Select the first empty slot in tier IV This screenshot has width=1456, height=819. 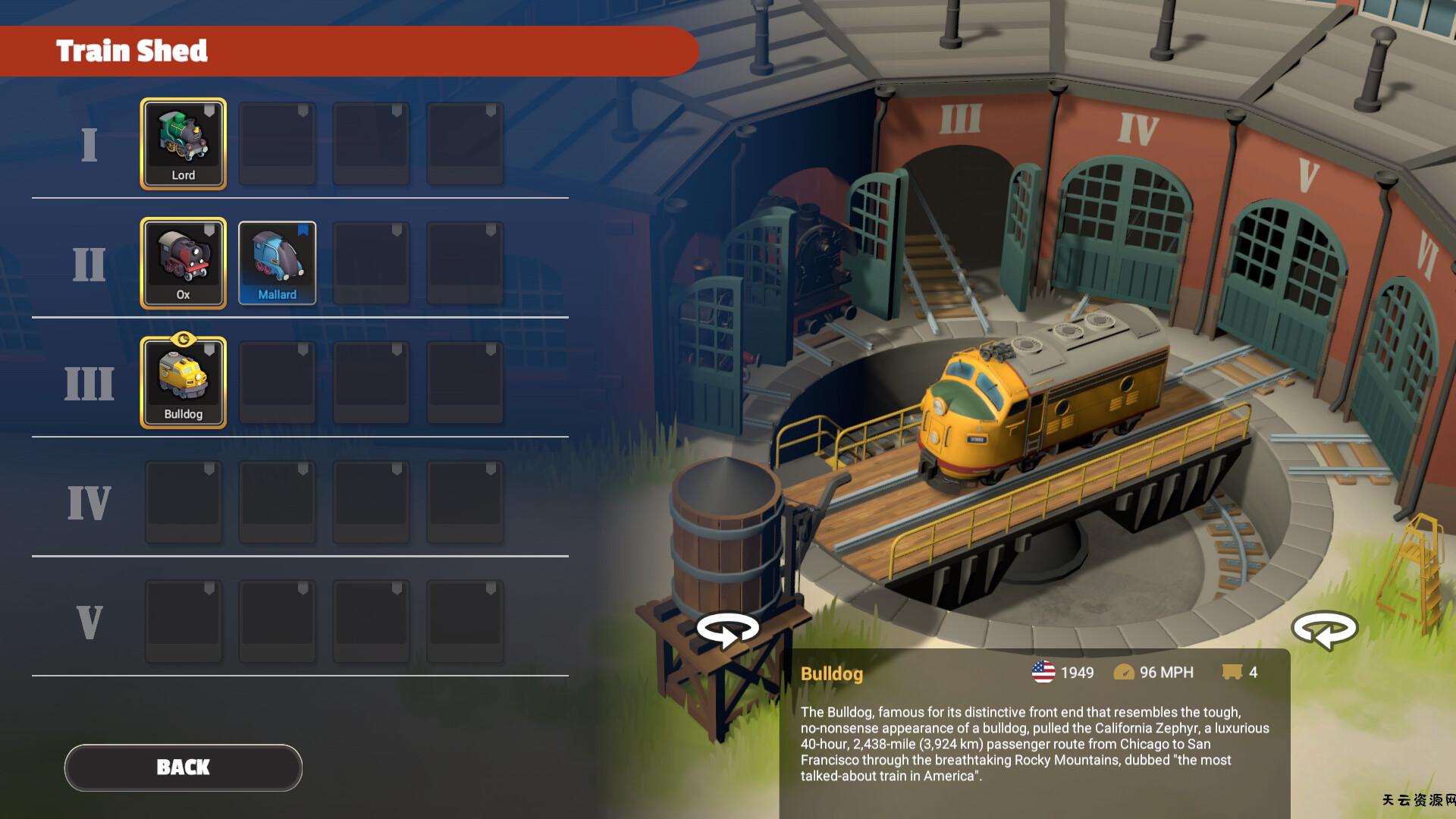[184, 501]
